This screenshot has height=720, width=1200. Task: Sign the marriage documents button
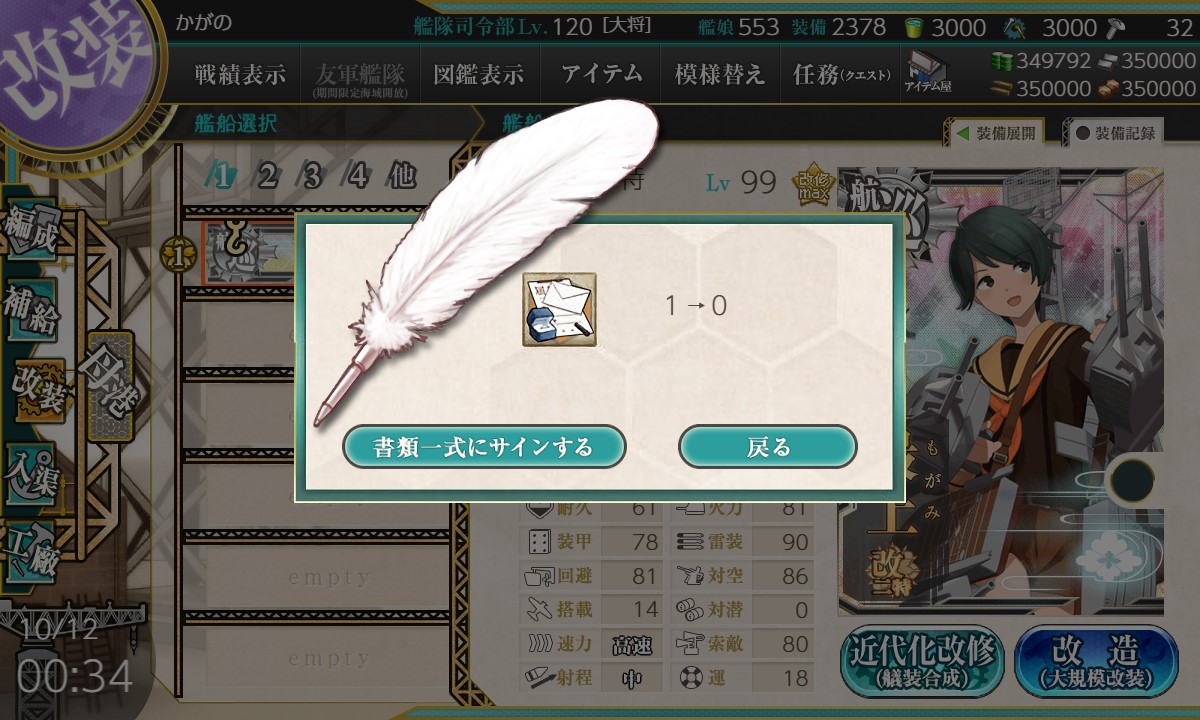[x=484, y=446]
